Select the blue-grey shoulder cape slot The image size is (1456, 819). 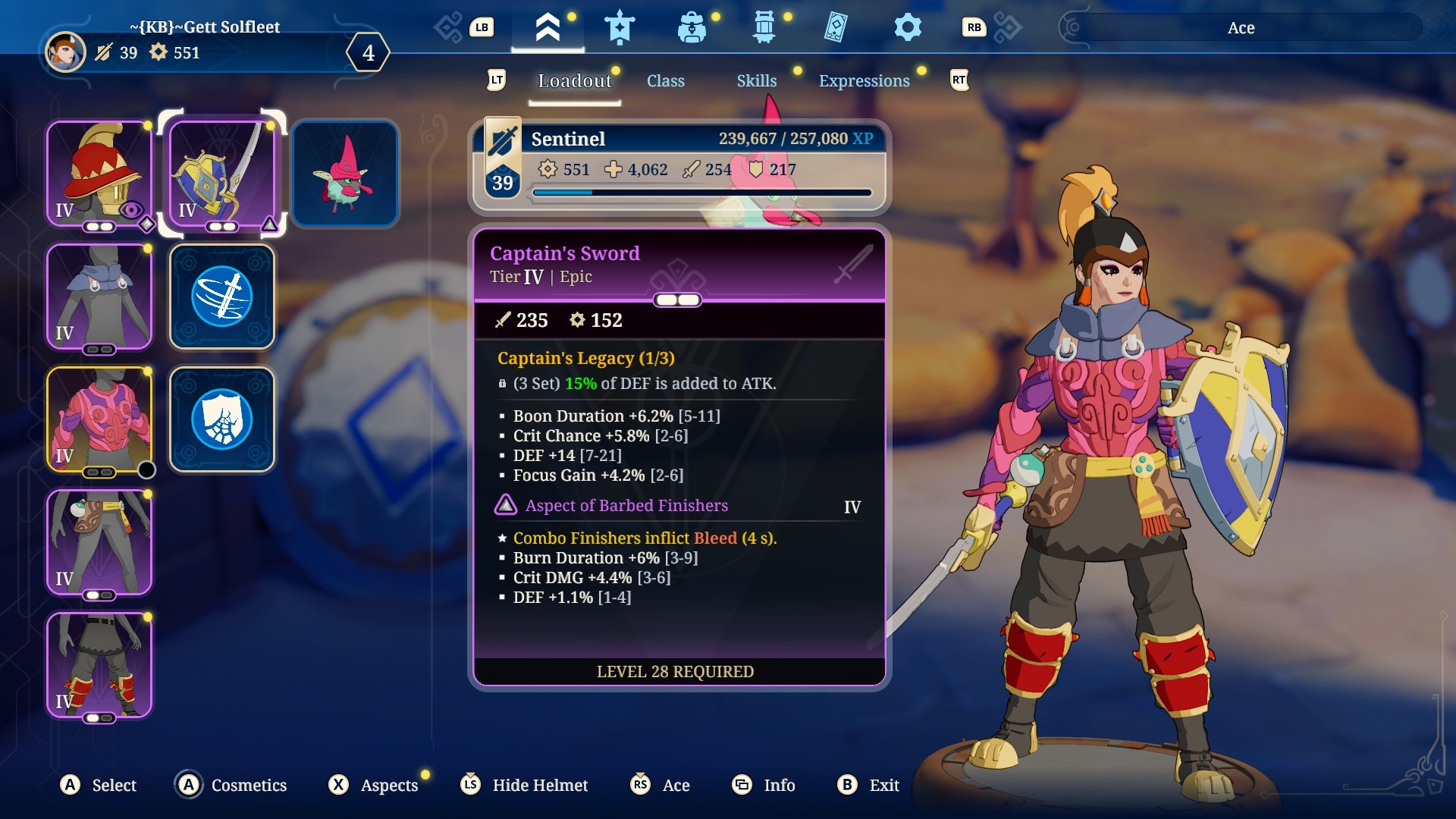tap(99, 297)
